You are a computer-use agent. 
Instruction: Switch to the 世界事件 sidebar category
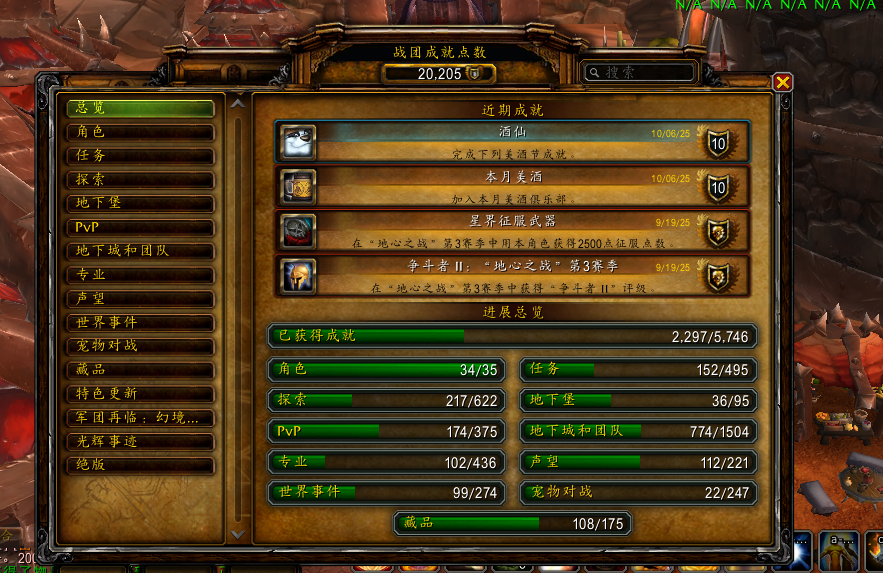[x=140, y=323]
